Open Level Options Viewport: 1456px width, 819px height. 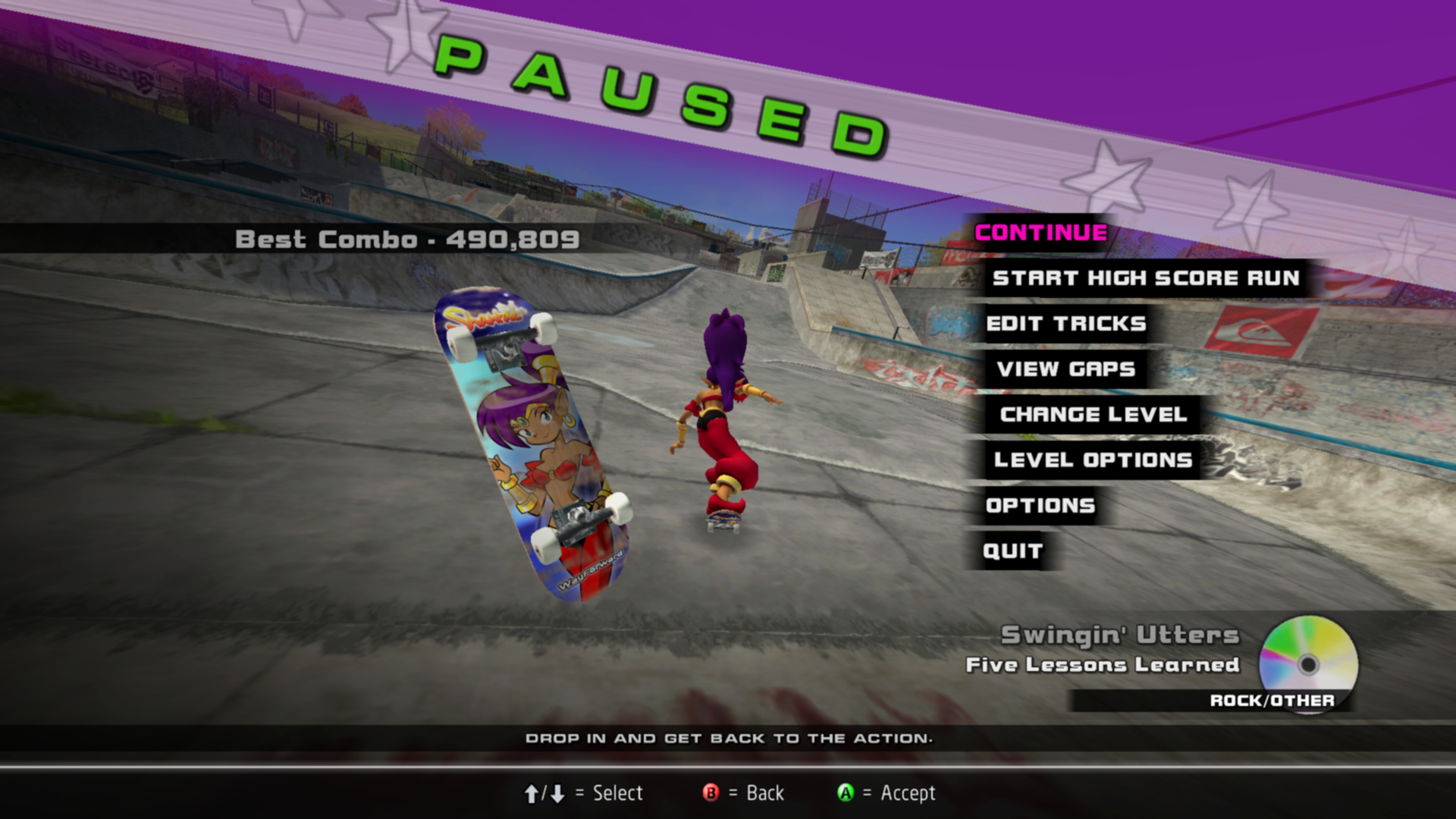(1093, 460)
